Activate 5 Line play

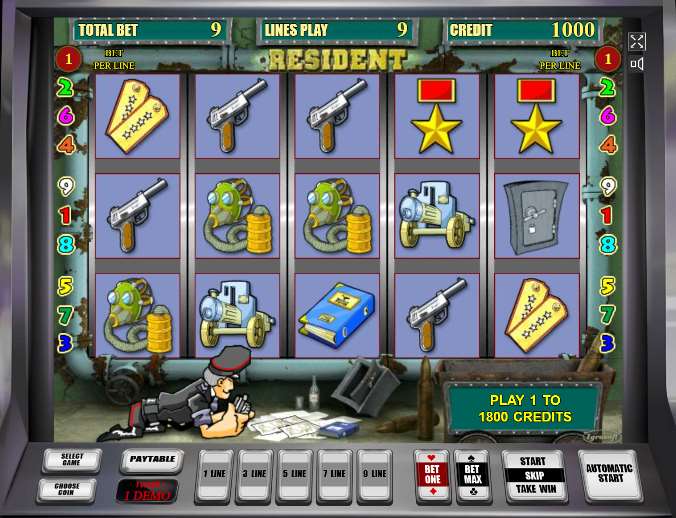(x=294, y=475)
